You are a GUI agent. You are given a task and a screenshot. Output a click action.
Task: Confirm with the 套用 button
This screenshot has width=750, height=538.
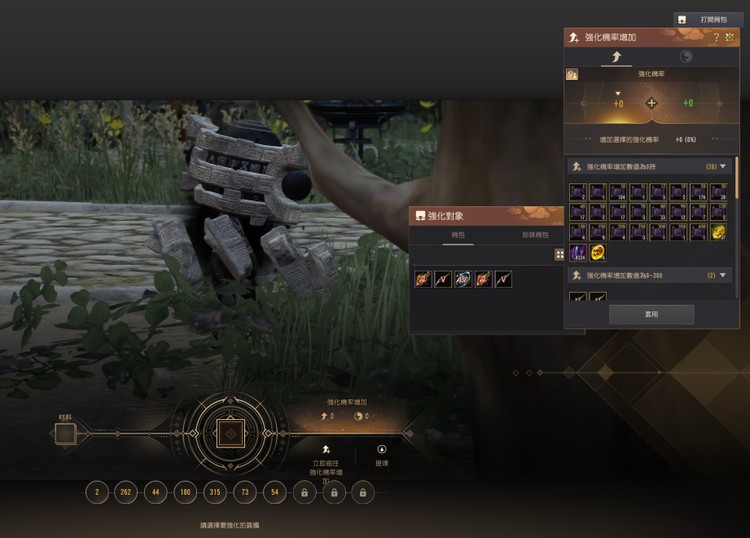click(x=651, y=314)
